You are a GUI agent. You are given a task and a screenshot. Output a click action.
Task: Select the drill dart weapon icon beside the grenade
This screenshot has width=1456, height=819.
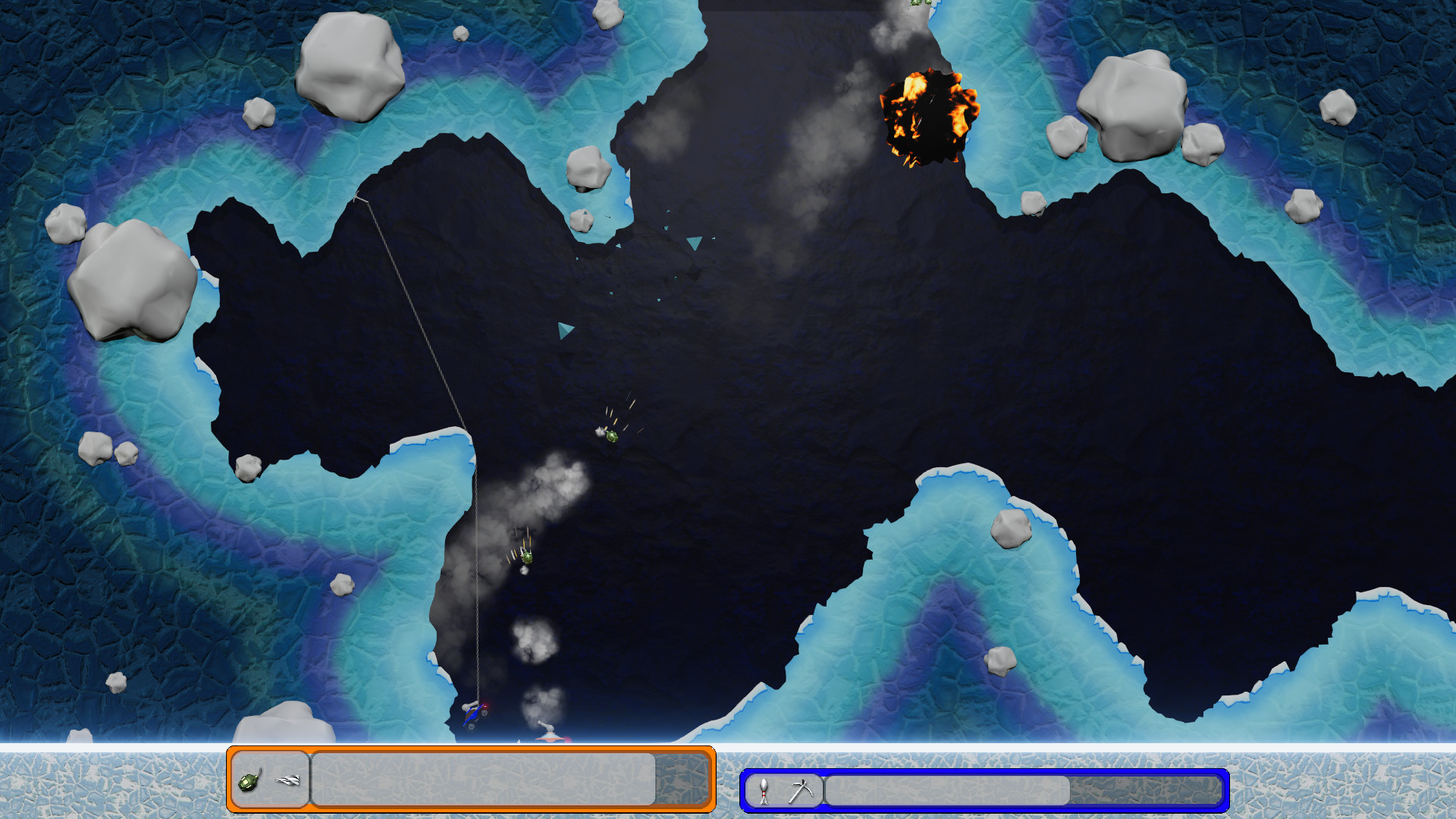click(287, 780)
